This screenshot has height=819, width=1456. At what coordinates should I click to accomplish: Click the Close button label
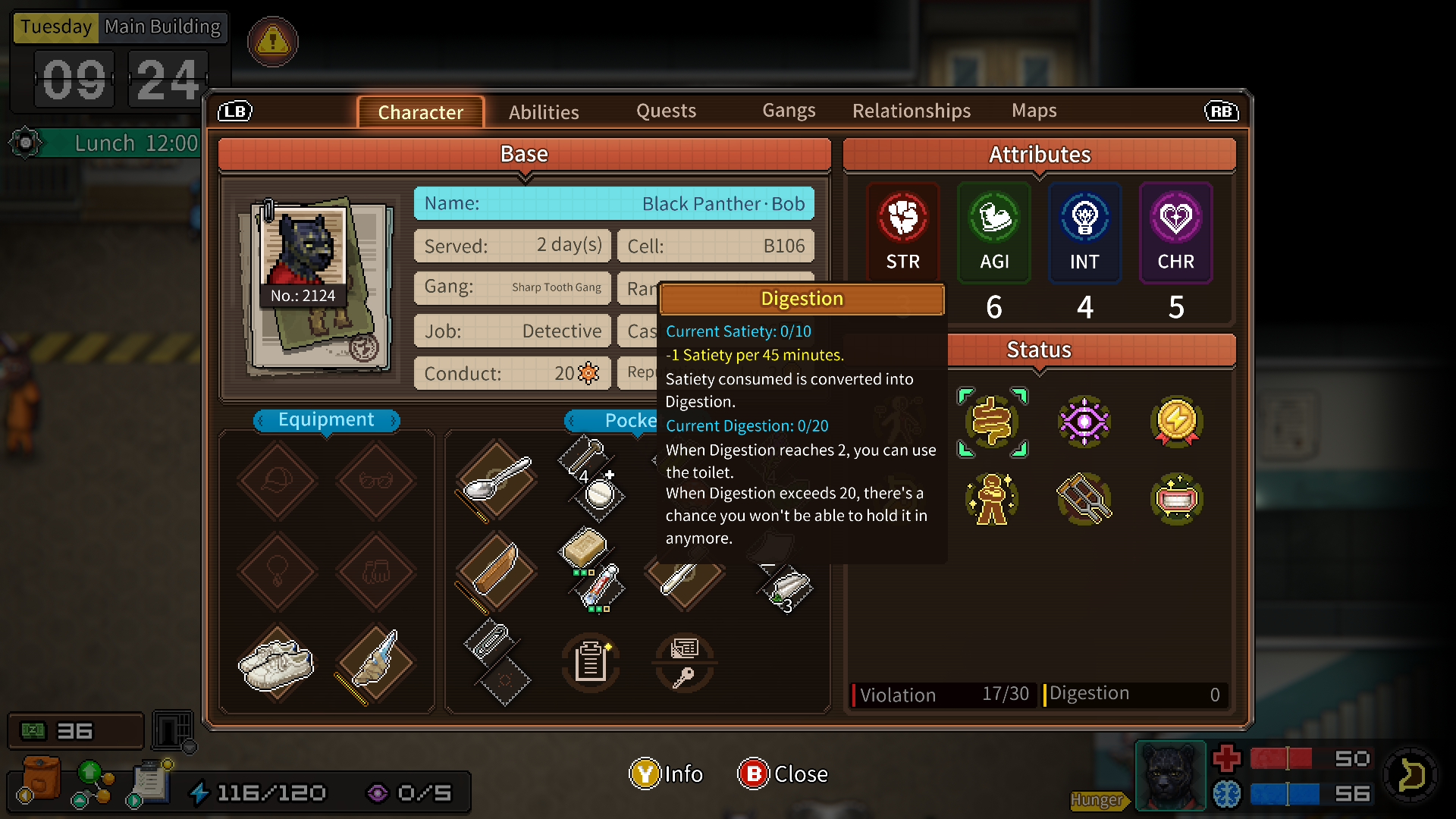[800, 774]
